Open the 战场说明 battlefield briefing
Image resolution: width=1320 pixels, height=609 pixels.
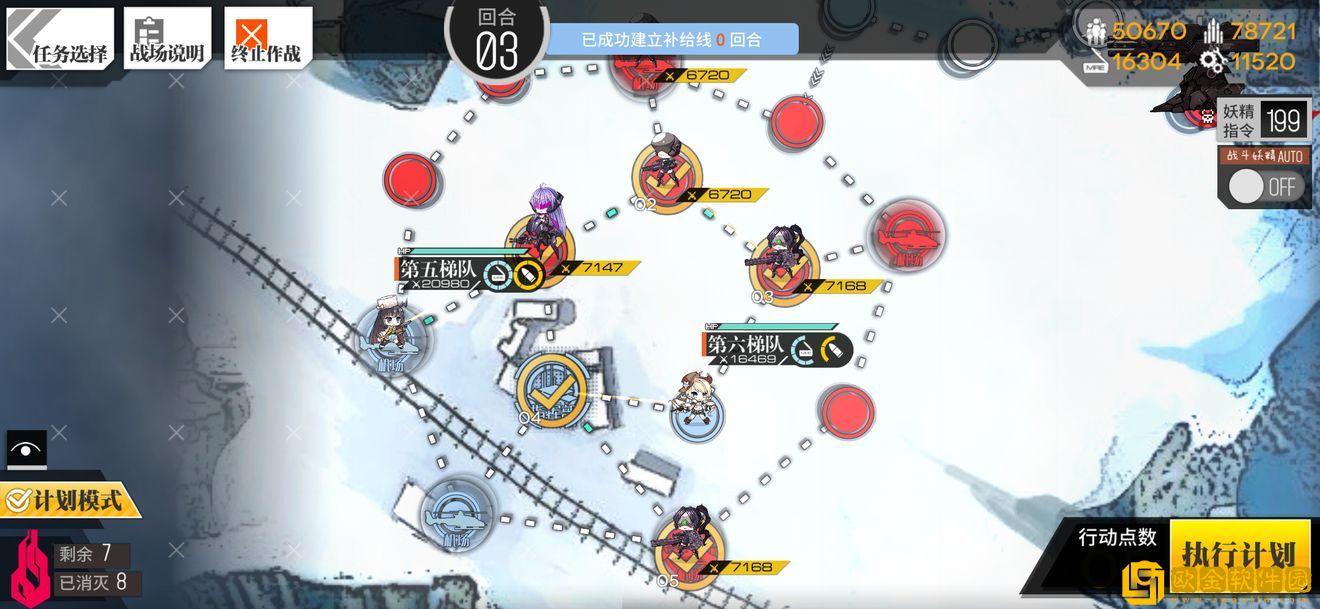(166, 40)
